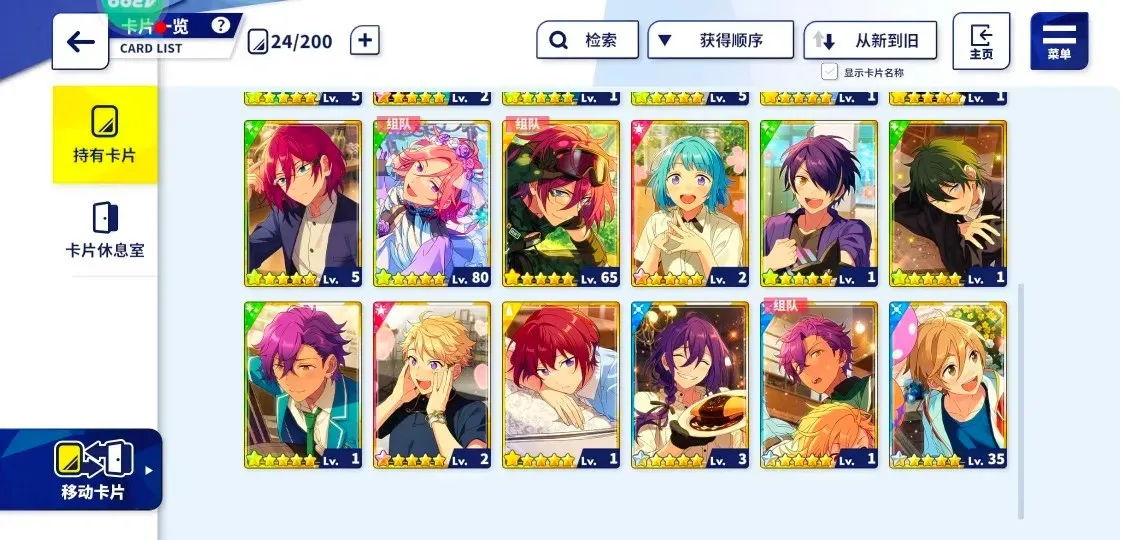1140x540 pixels.
Task: Select the Lv. 80 pink-haired card
Action: [x=432, y=203]
